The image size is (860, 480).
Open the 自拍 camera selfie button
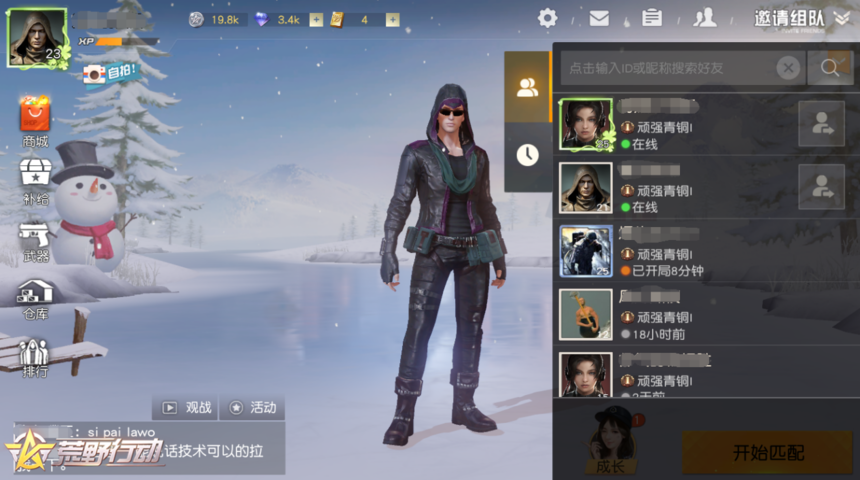(x=109, y=72)
